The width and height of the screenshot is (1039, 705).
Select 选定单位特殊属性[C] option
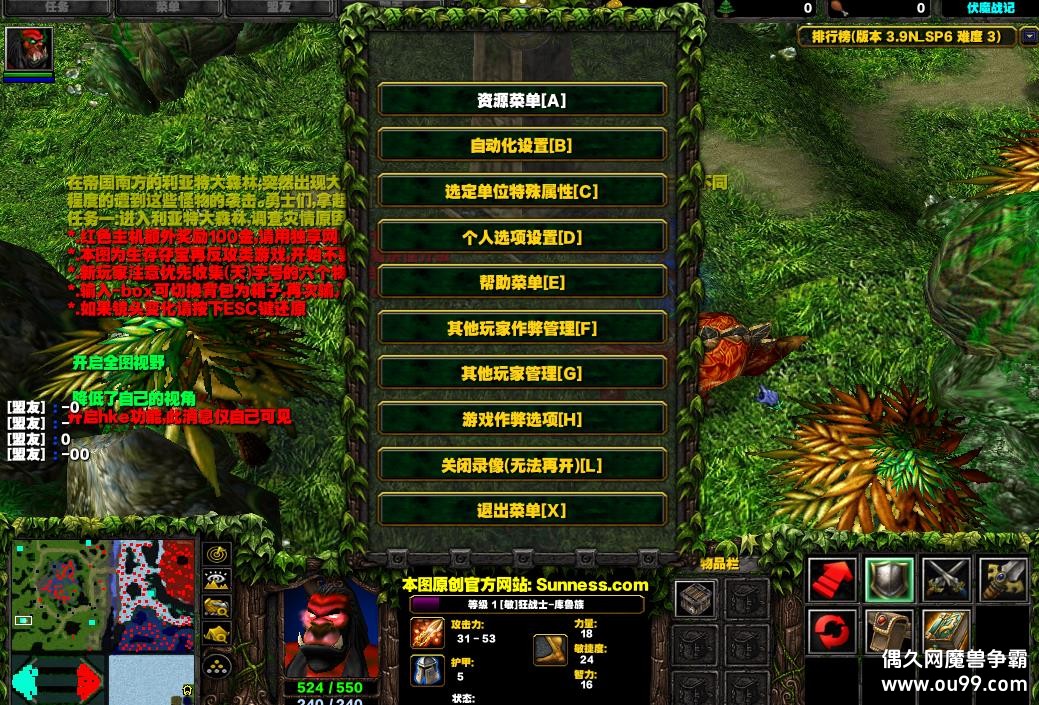click(521, 191)
